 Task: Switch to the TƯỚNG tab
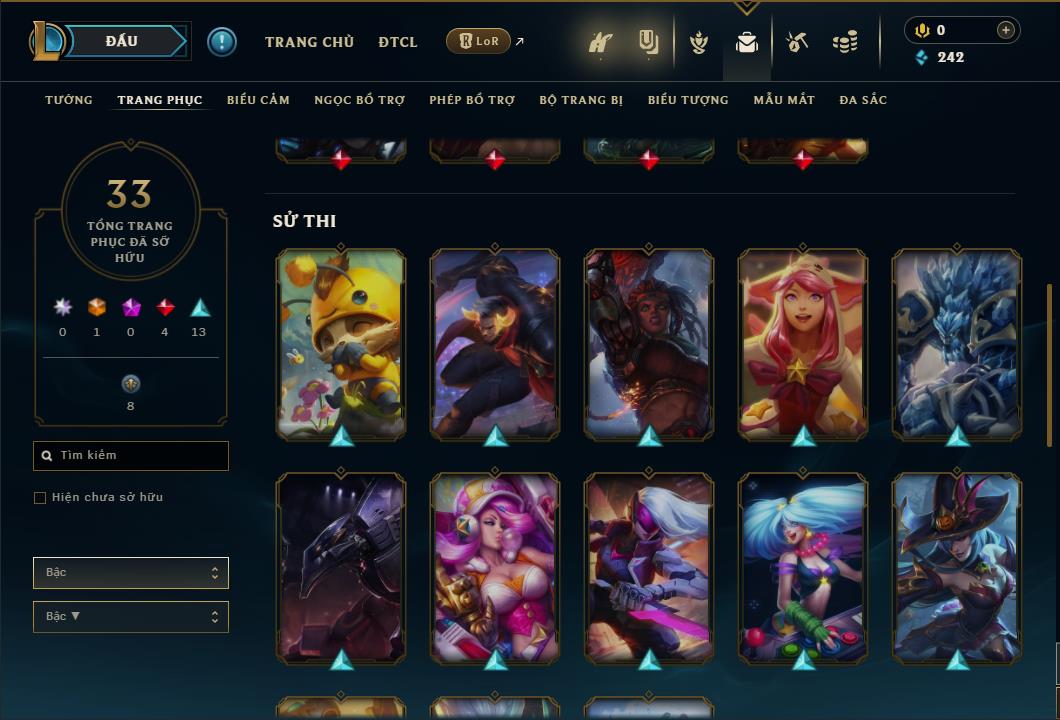click(69, 100)
